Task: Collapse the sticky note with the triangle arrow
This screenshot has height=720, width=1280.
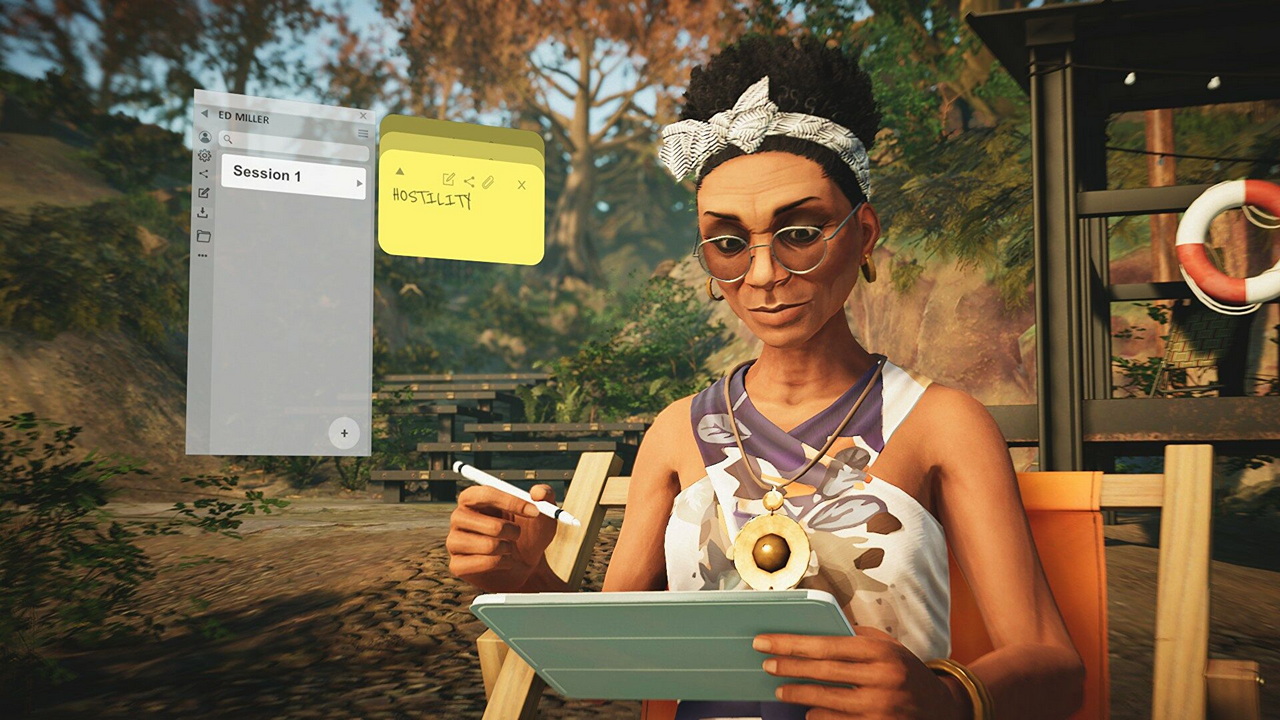Action: point(400,172)
